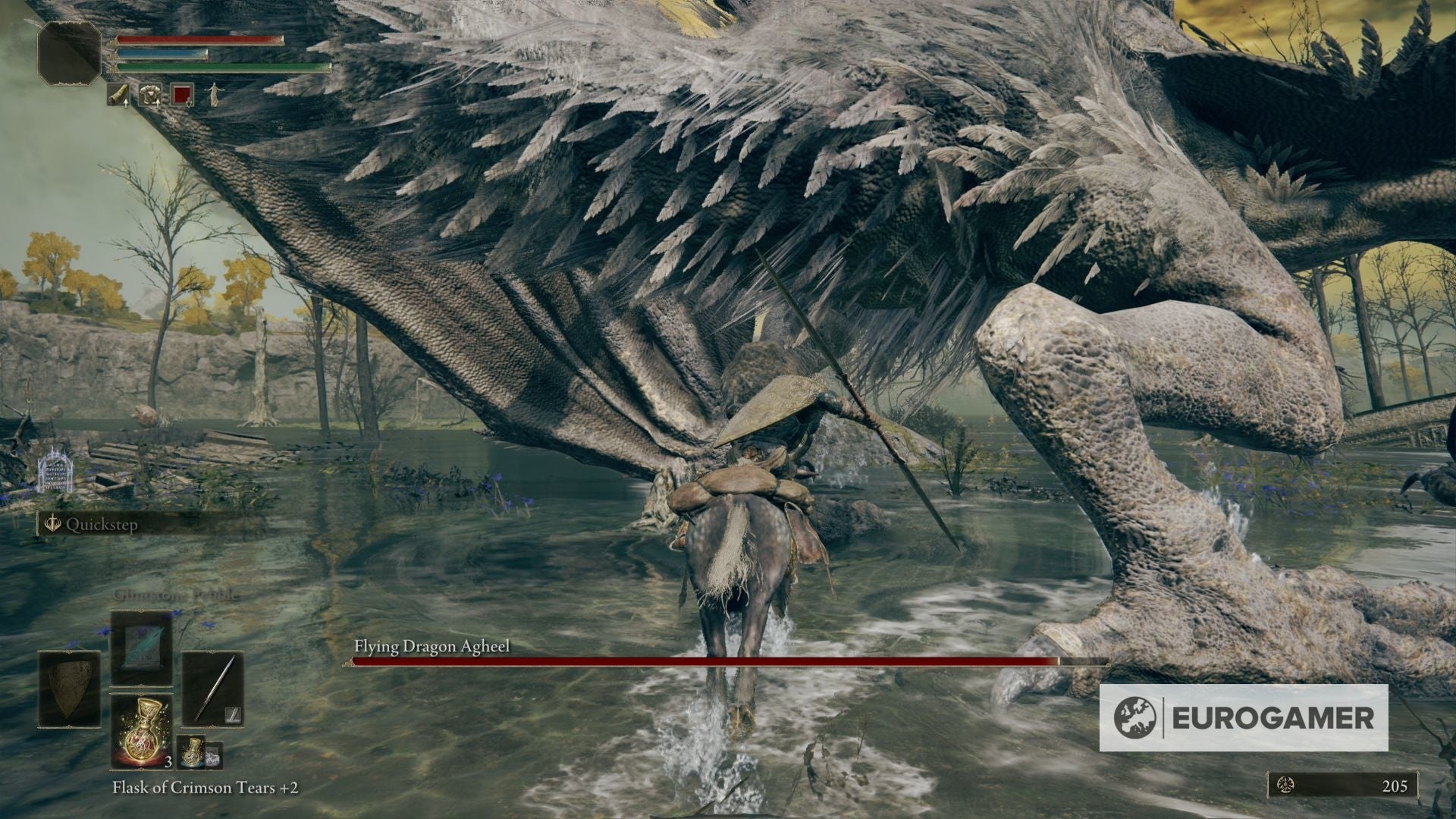Click the compass indicator in the top-left
Screen dimensions: 1456x819
(69, 54)
